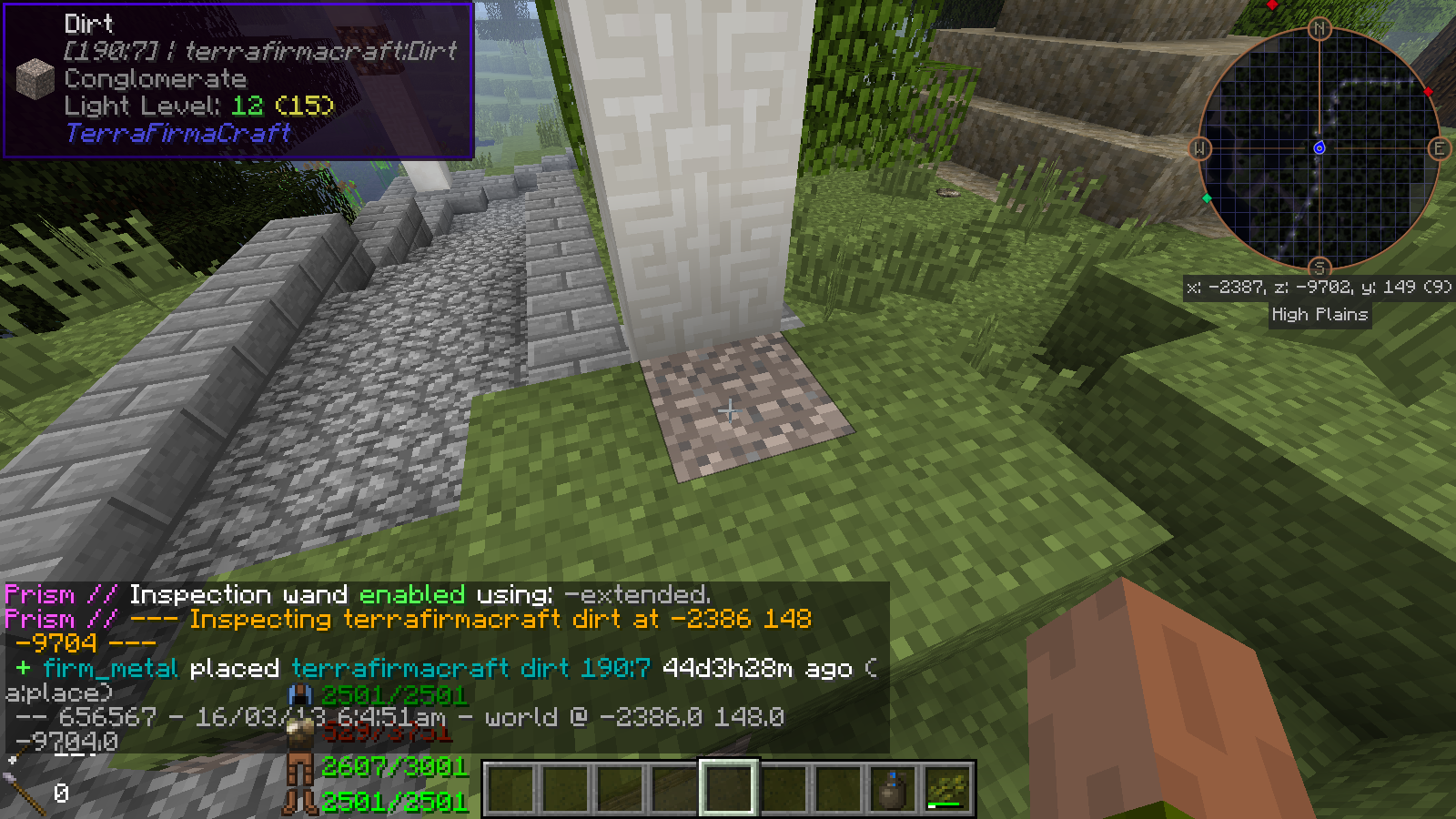Screen dimensions: 1456x819
Task: Click the W compass marker on minimap
Action: pyautogui.click(x=1199, y=148)
